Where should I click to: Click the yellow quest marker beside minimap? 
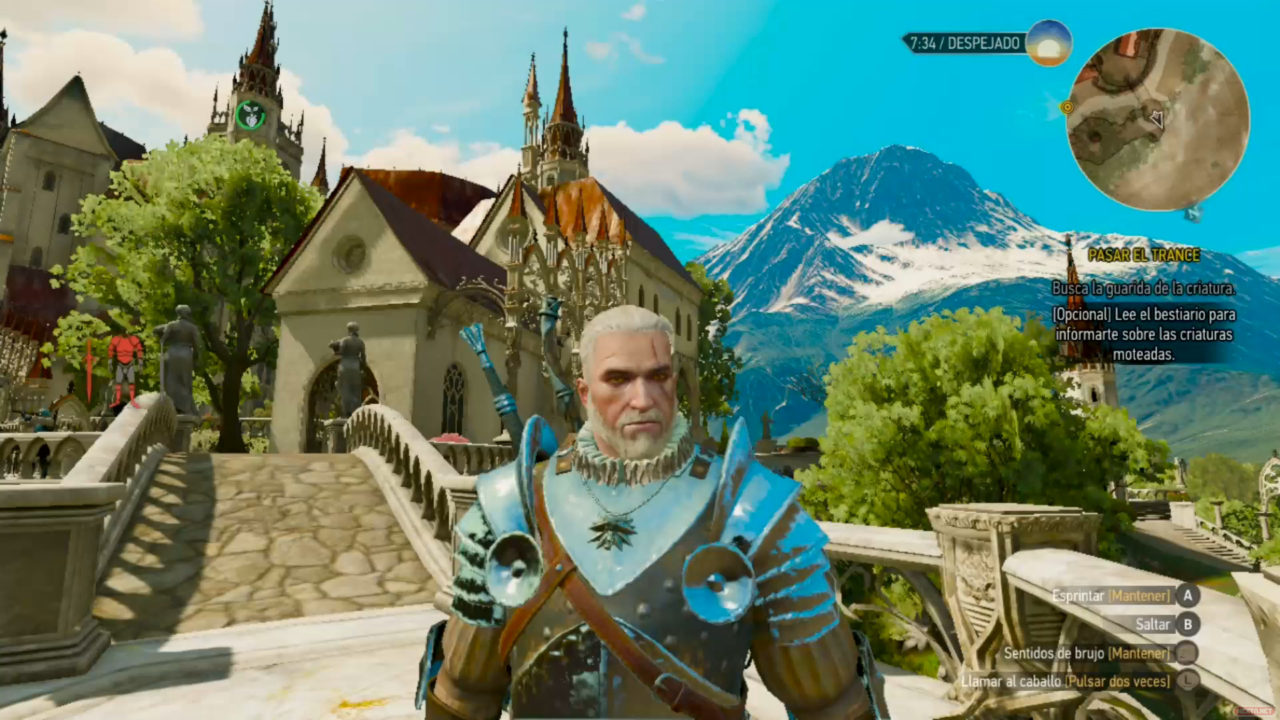pos(1067,107)
